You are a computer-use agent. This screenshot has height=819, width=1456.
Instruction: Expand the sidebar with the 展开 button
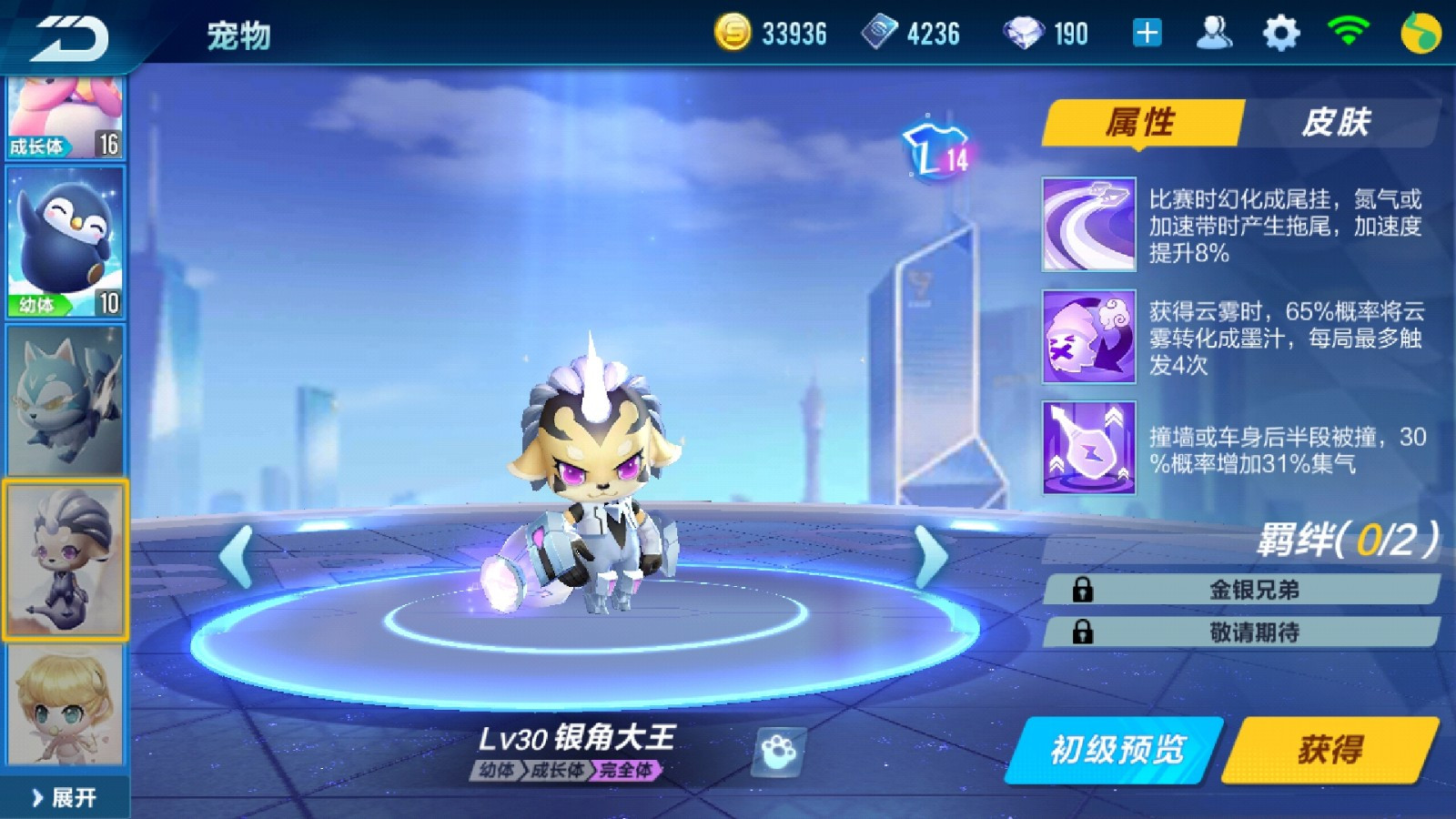click(x=66, y=795)
